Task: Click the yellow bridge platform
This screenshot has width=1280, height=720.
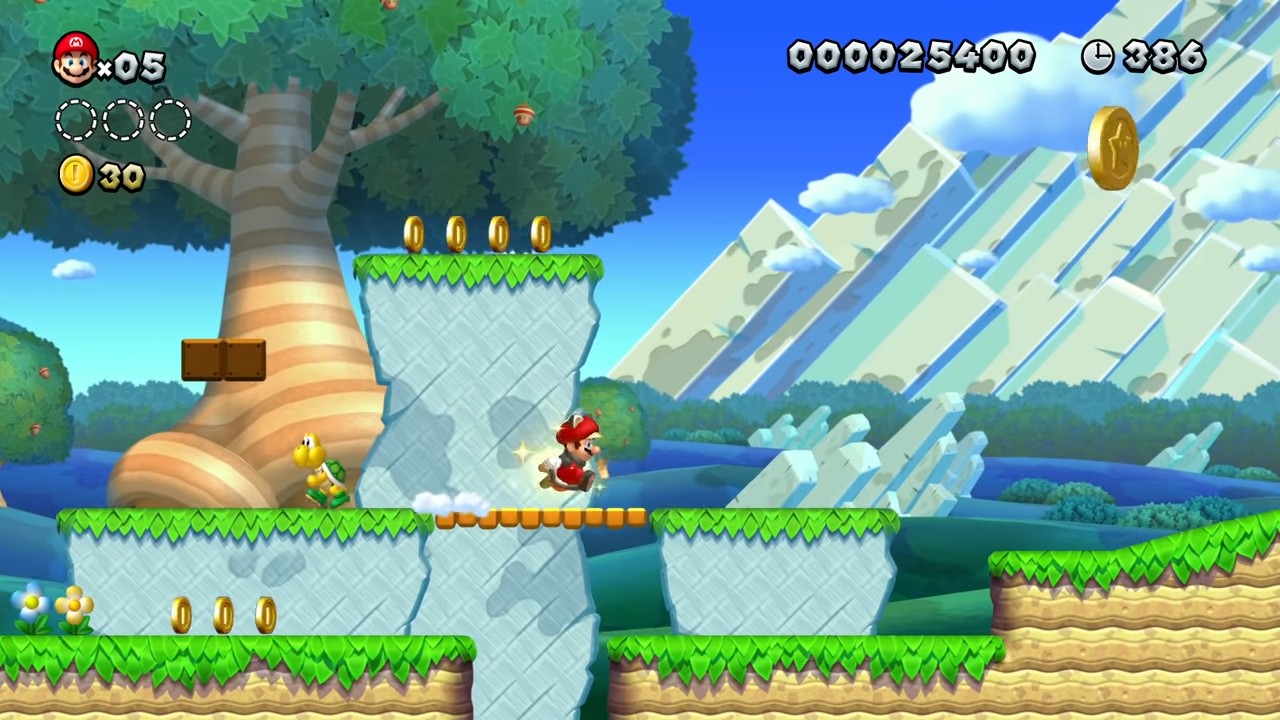Action: (x=540, y=517)
